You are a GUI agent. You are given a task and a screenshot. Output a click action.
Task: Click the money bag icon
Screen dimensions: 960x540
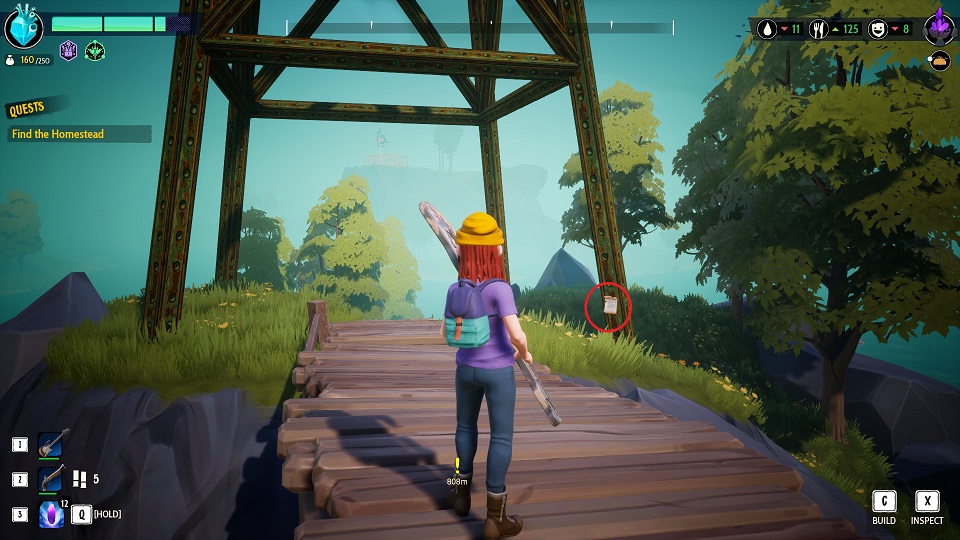10,60
